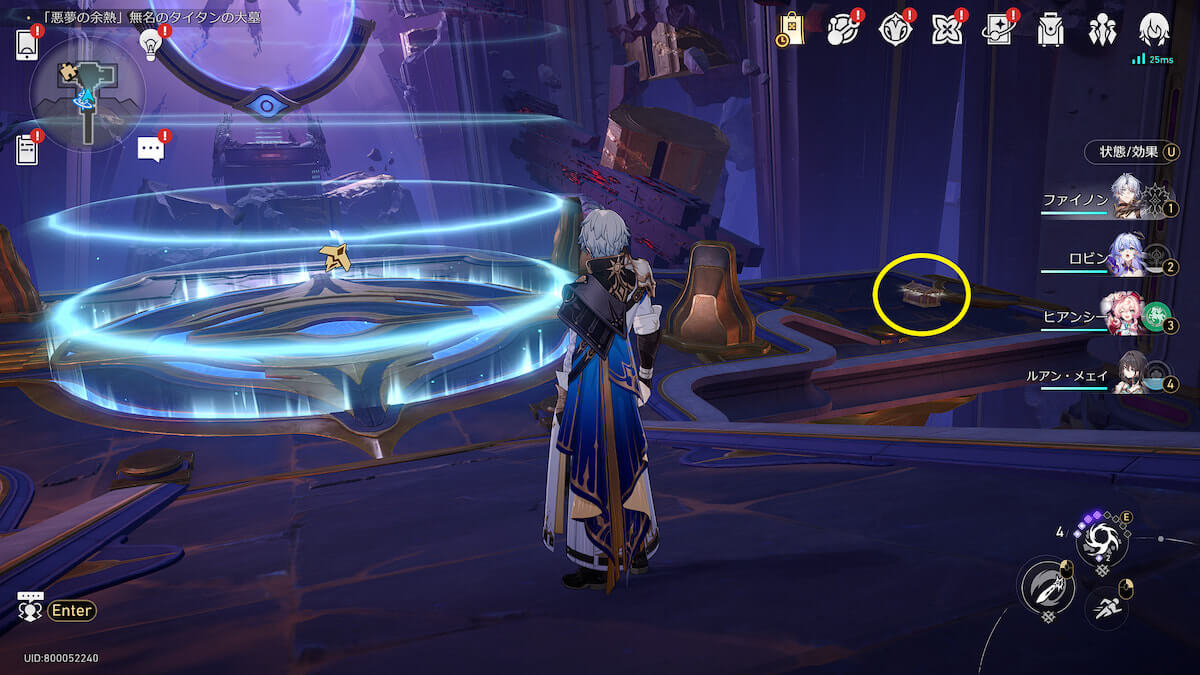Open the star card warp icon
The height and width of the screenshot is (675, 1200).
tap(999, 30)
